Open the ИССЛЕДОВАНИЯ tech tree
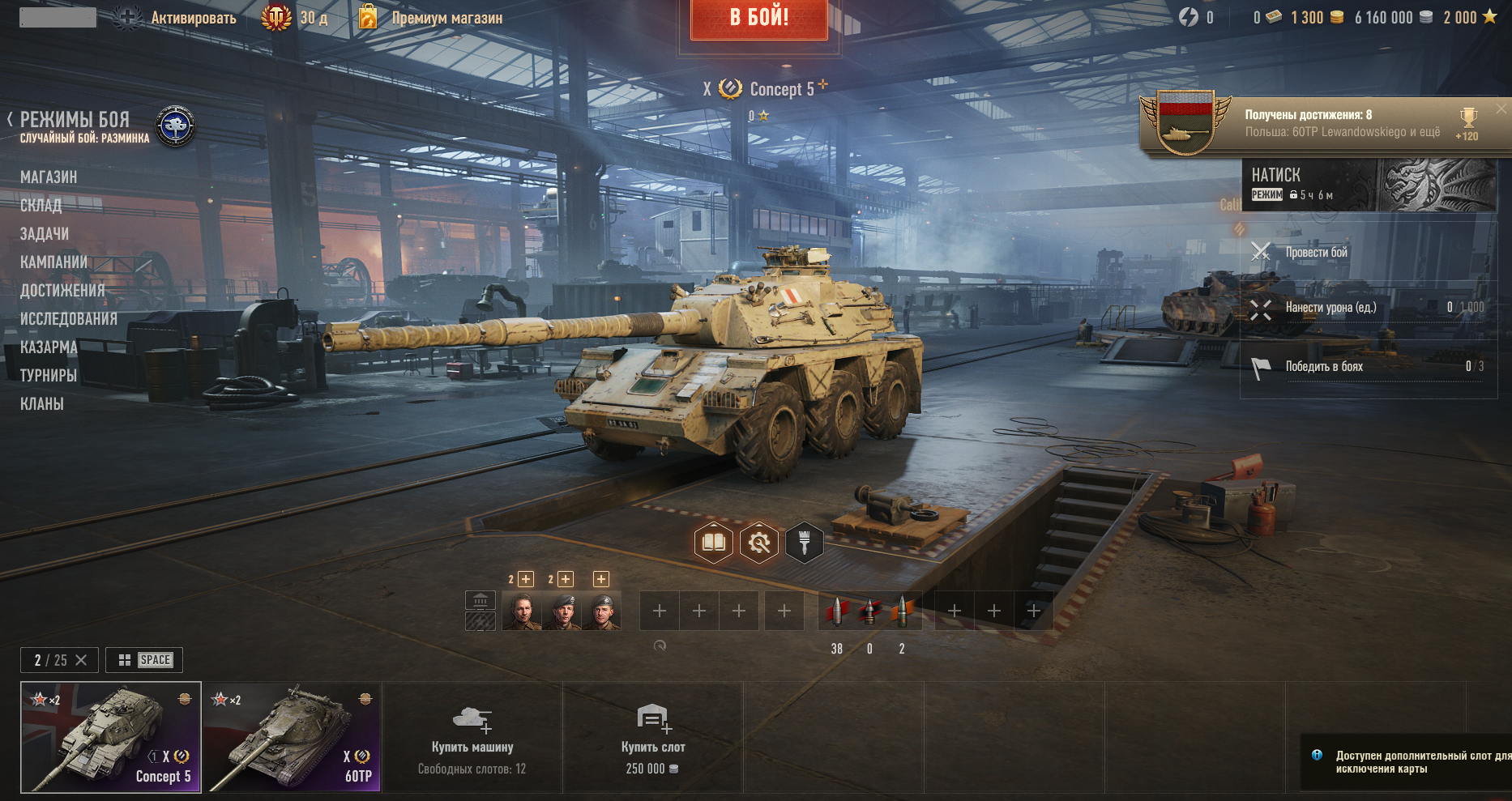This screenshot has width=1512, height=801. click(69, 319)
